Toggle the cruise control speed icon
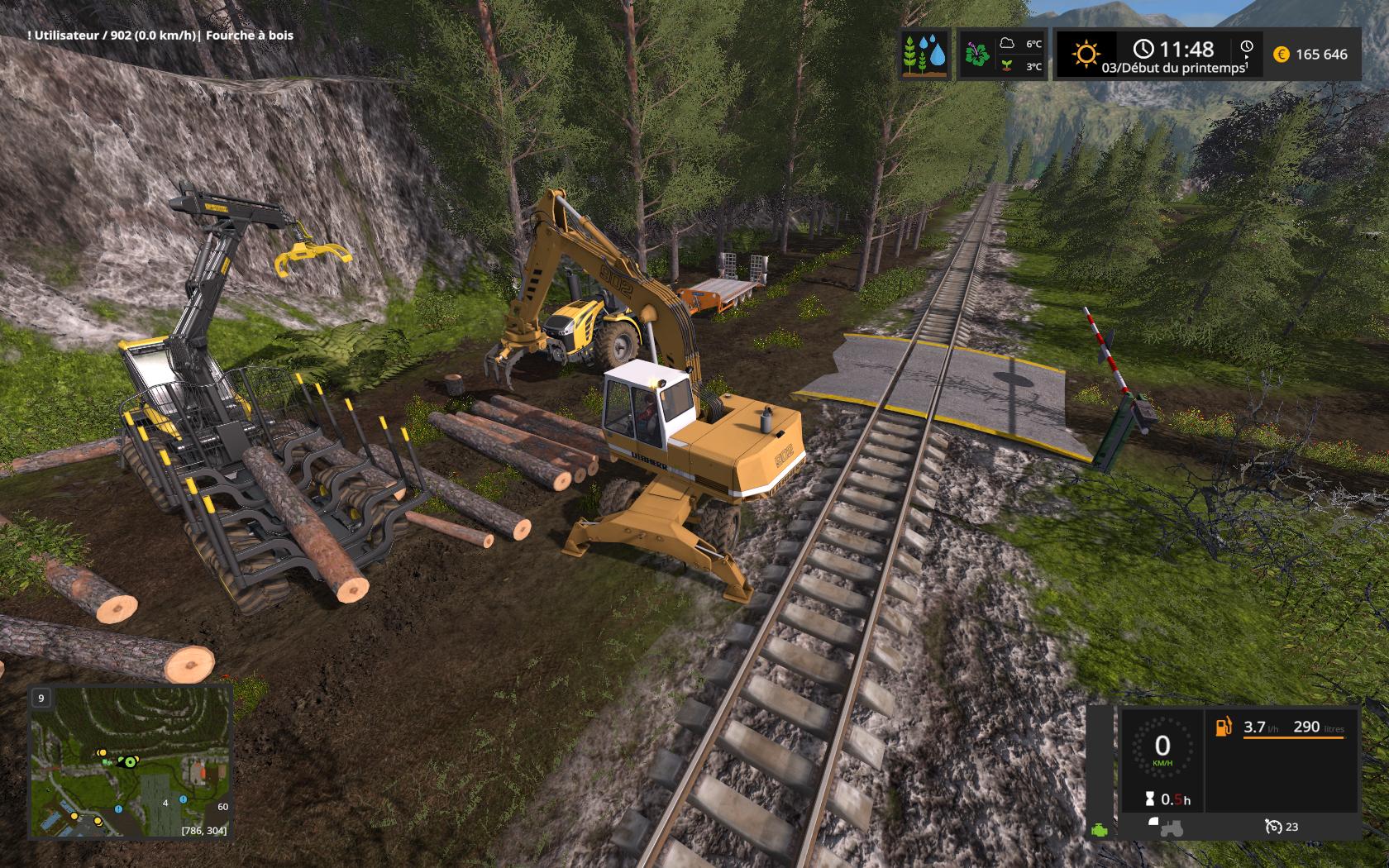 click(x=1272, y=826)
